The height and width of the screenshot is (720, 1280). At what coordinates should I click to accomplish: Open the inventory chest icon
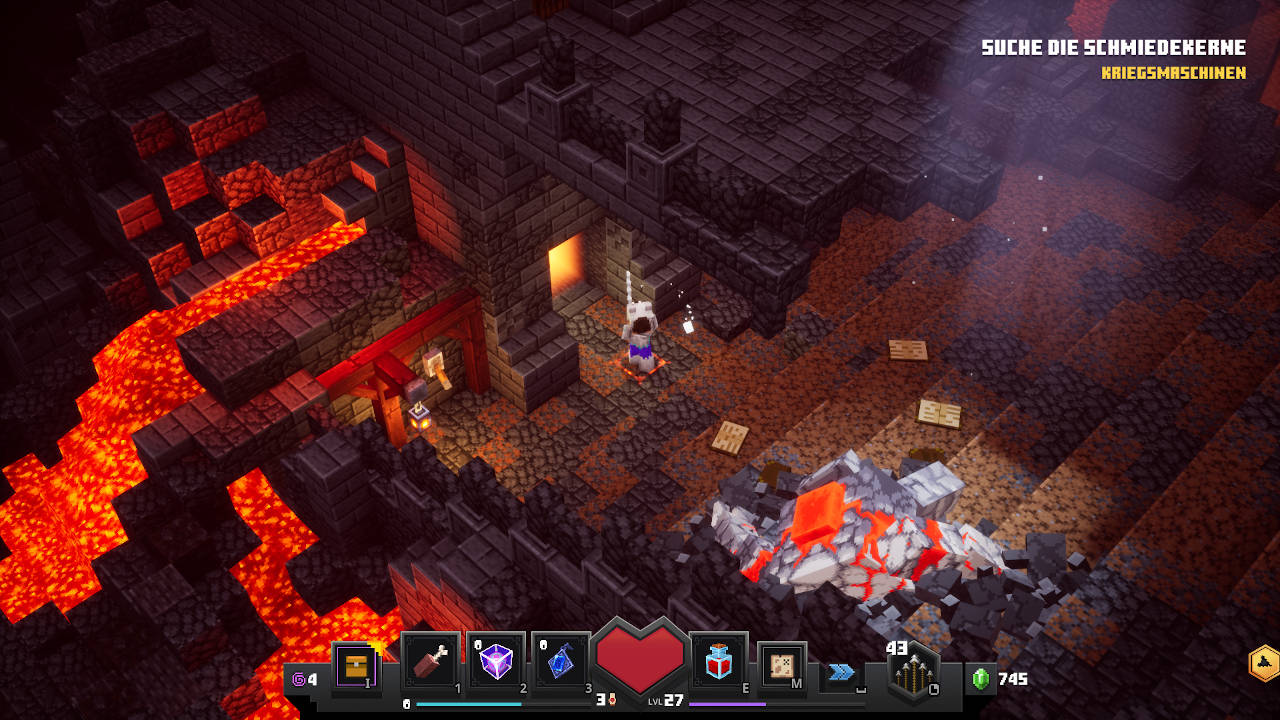point(356,665)
